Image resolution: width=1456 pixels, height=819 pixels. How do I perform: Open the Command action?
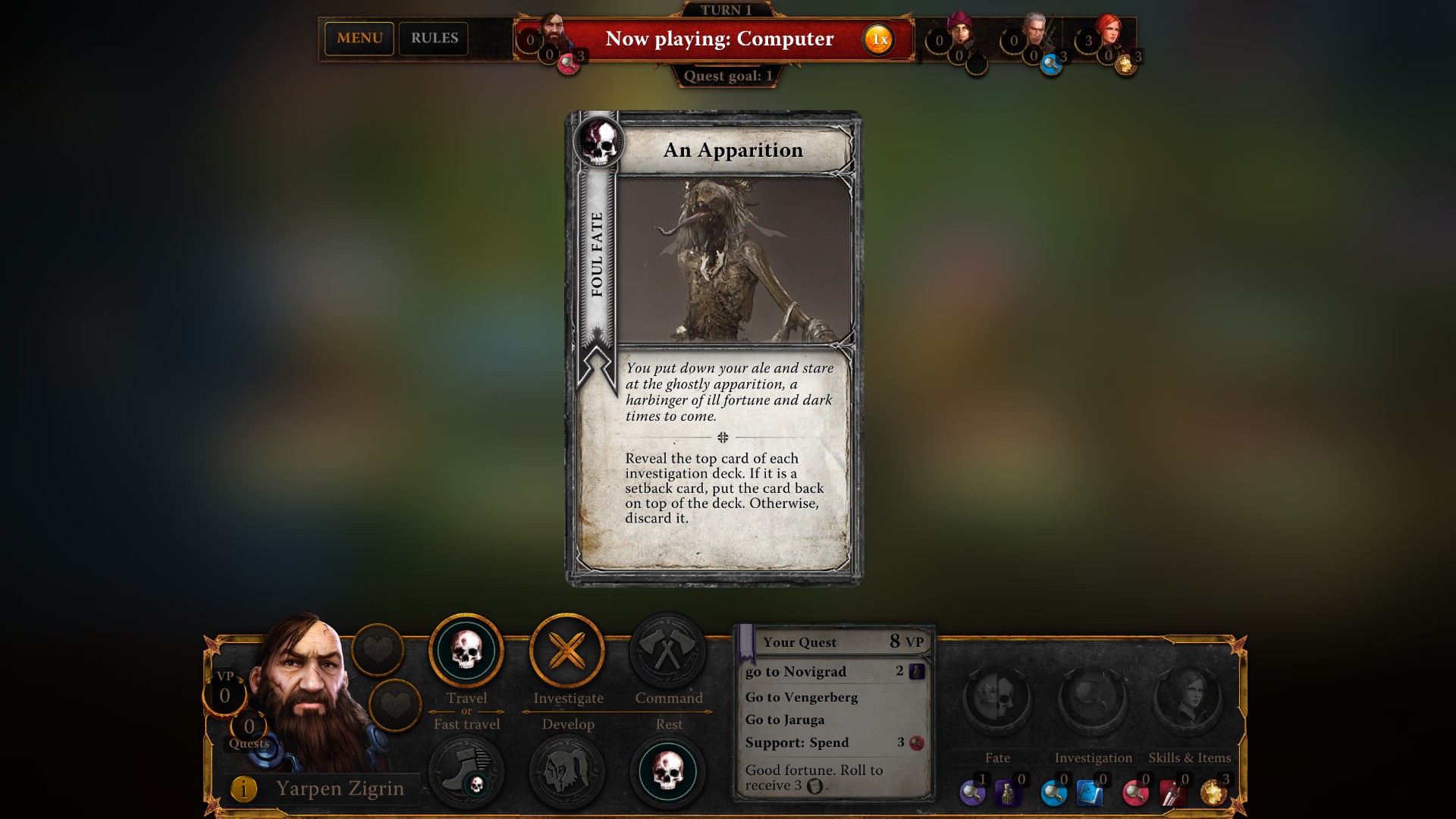[667, 649]
